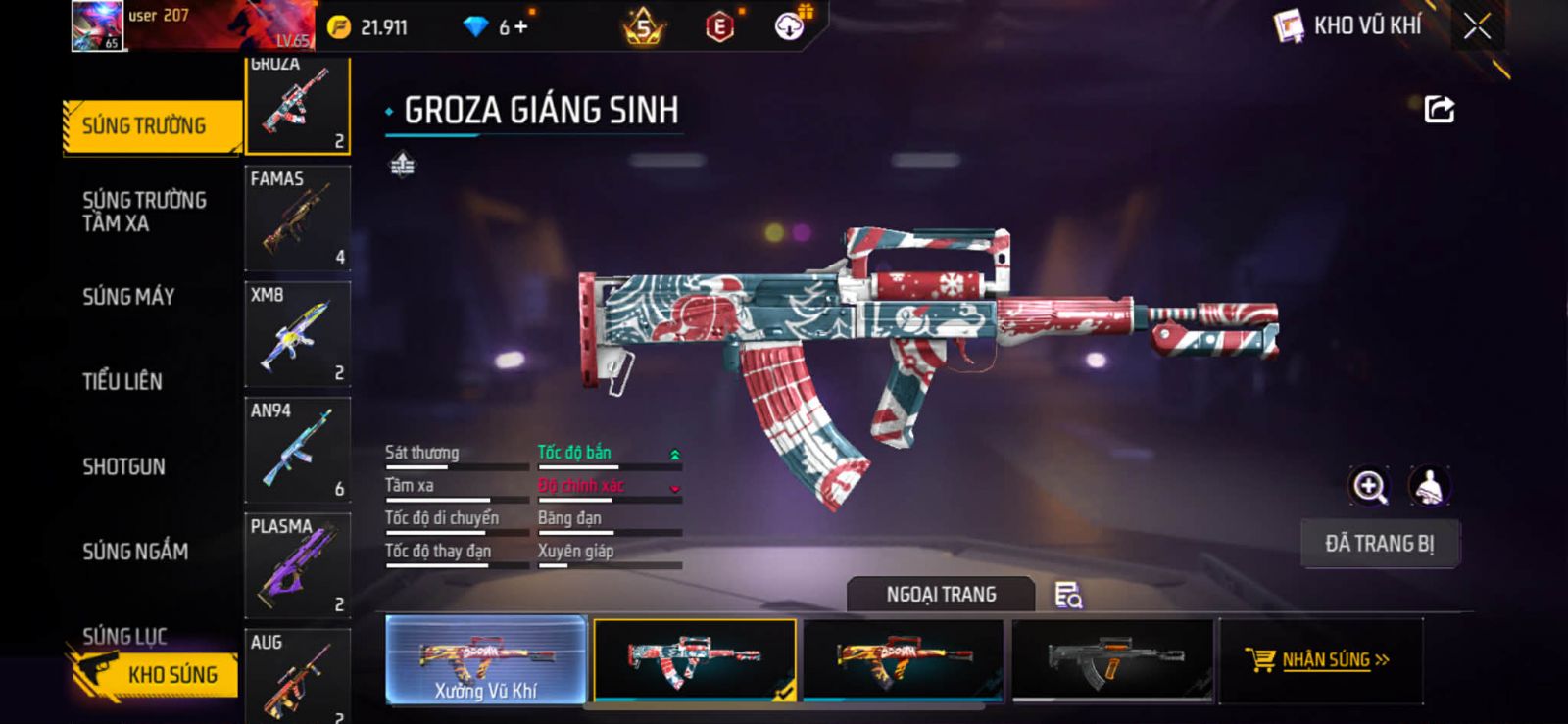
Task: Close the weapon armory screen
Action: [1477, 26]
